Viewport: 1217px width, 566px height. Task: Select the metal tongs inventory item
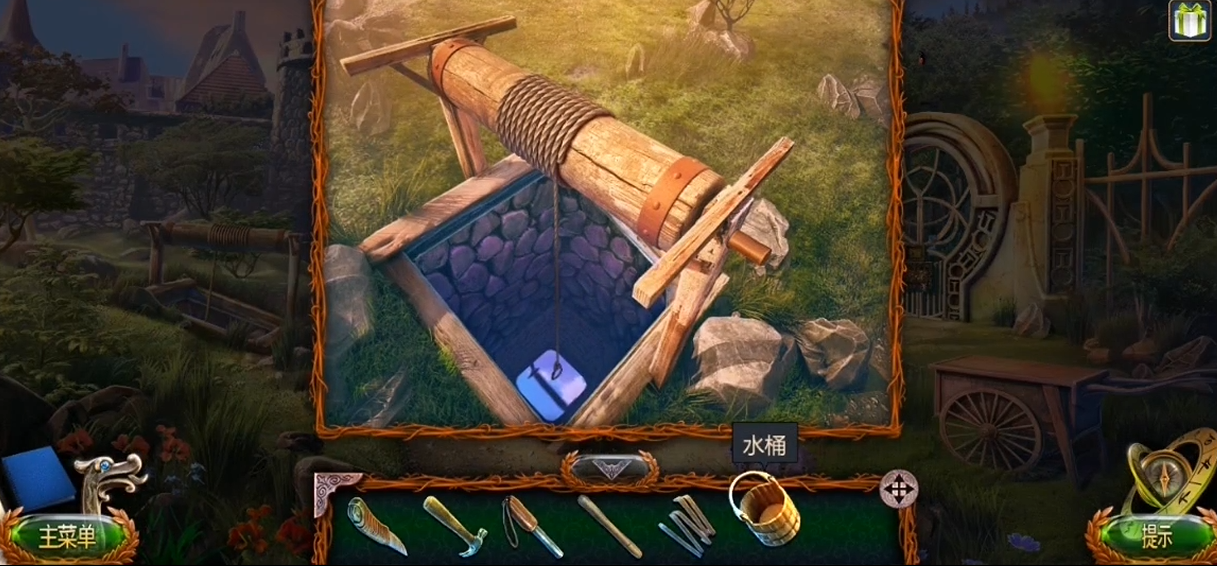(x=686, y=524)
